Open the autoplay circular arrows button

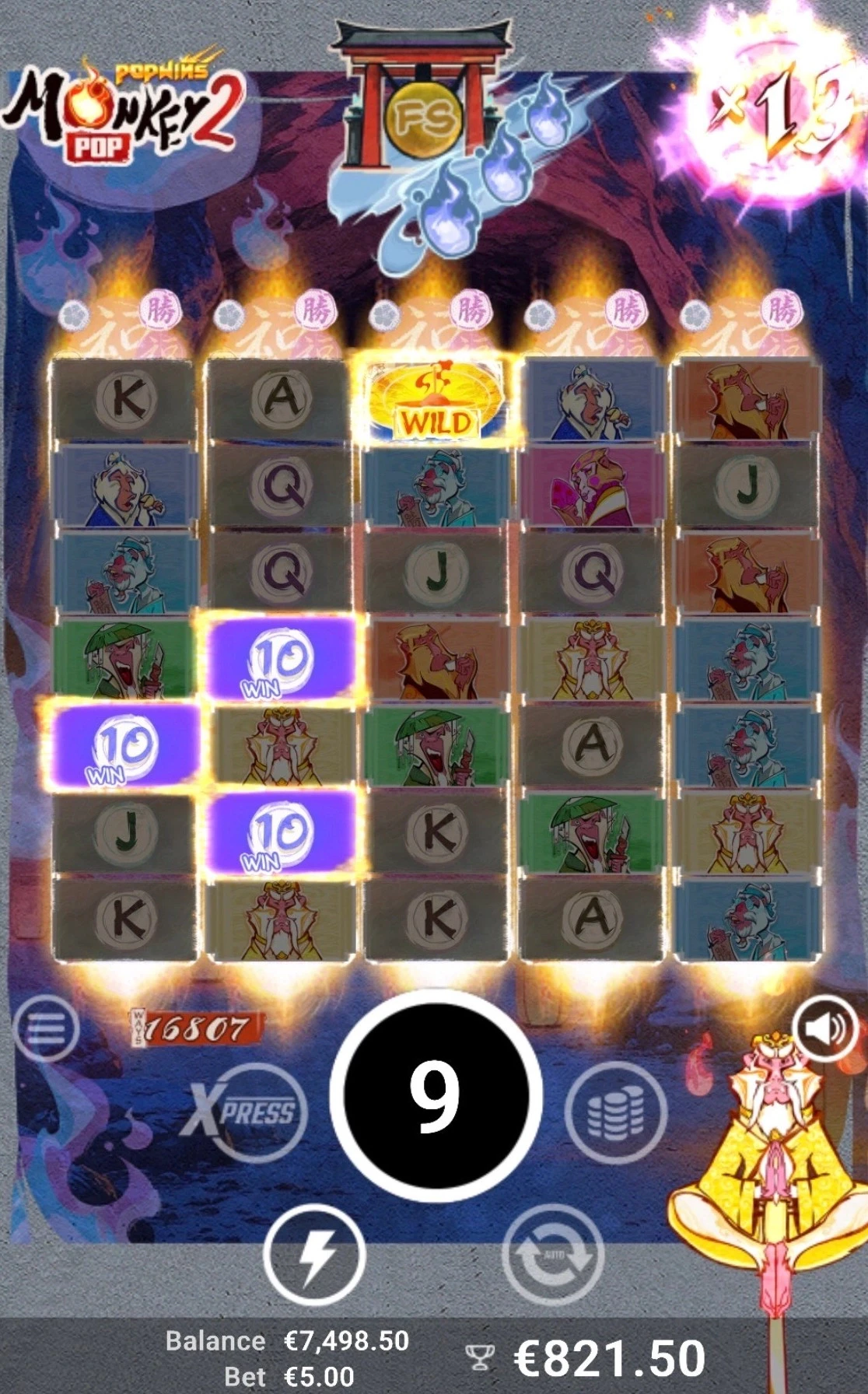point(553,1254)
